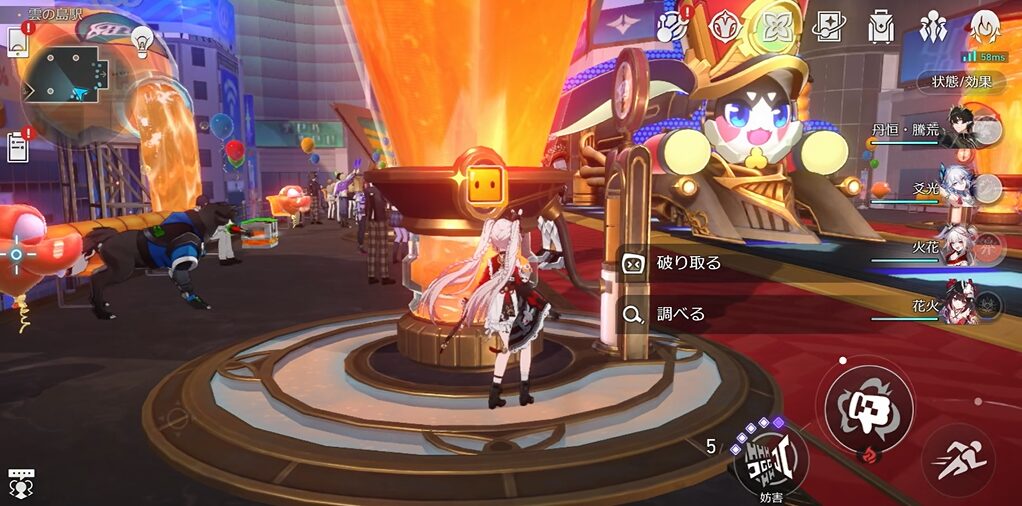1022x506 pixels.
Task: Use the 妨害 technique skill
Action: click(x=770, y=458)
